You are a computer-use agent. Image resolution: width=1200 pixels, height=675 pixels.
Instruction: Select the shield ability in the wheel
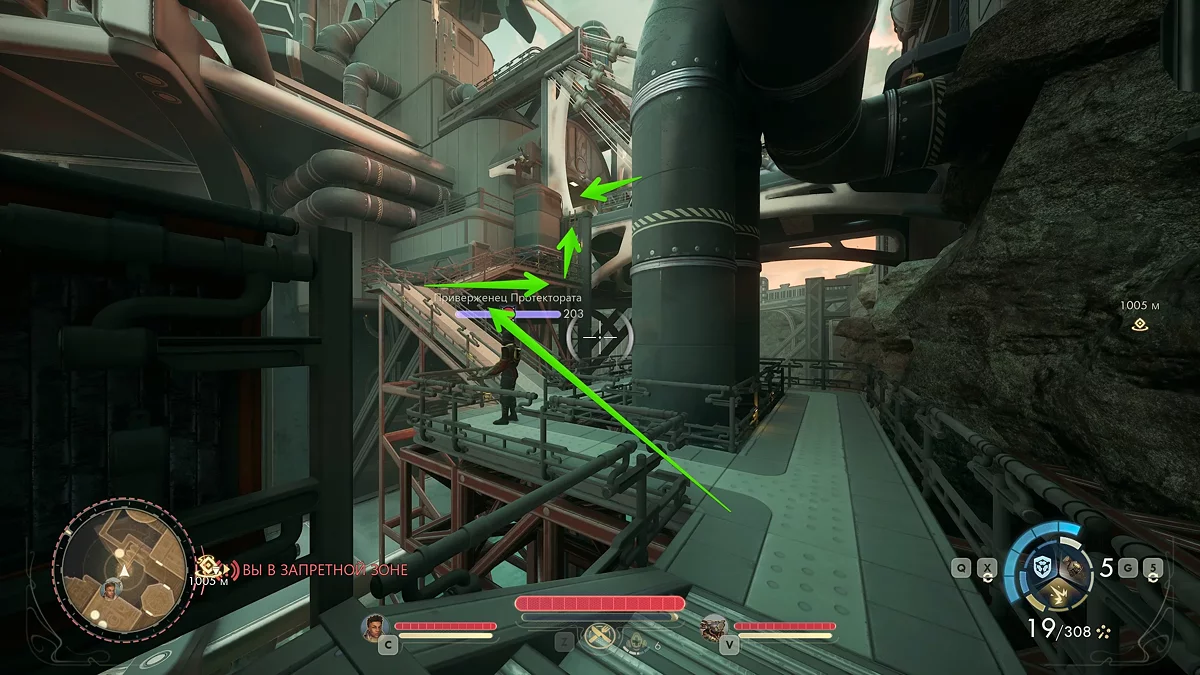point(1044,567)
